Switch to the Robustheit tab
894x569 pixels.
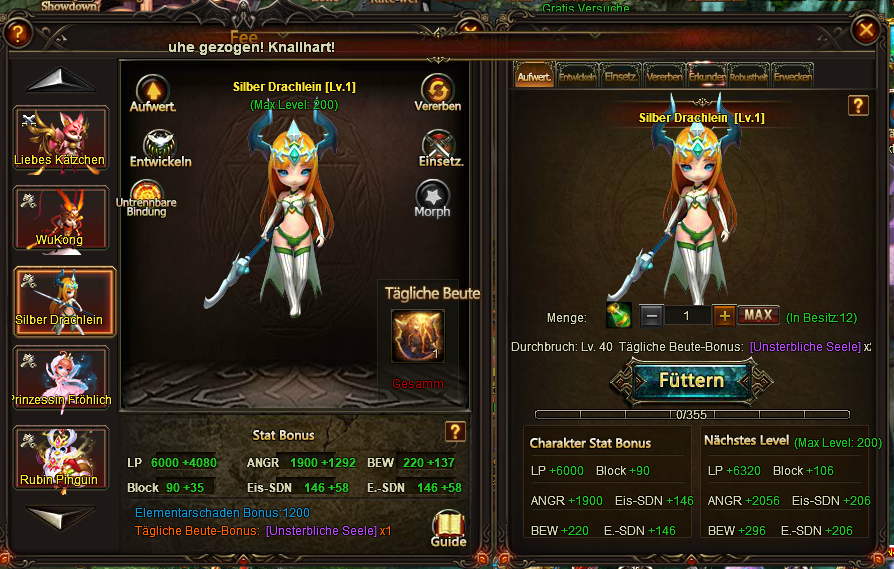pyautogui.click(x=749, y=76)
